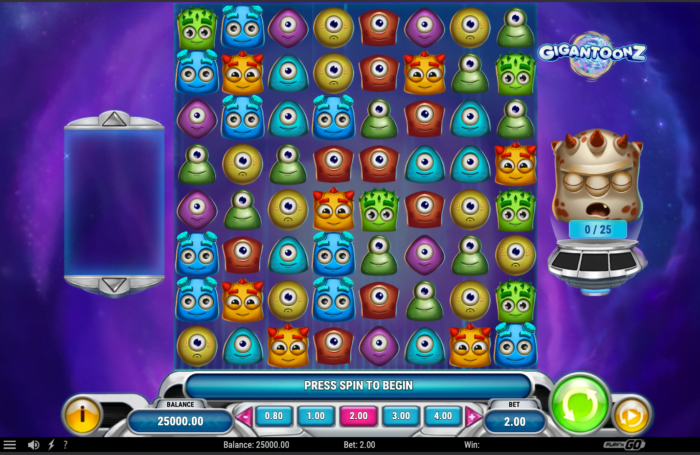This screenshot has width=700, height=455.
Task: Choose the 1.00 bet amount
Action: (315, 415)
